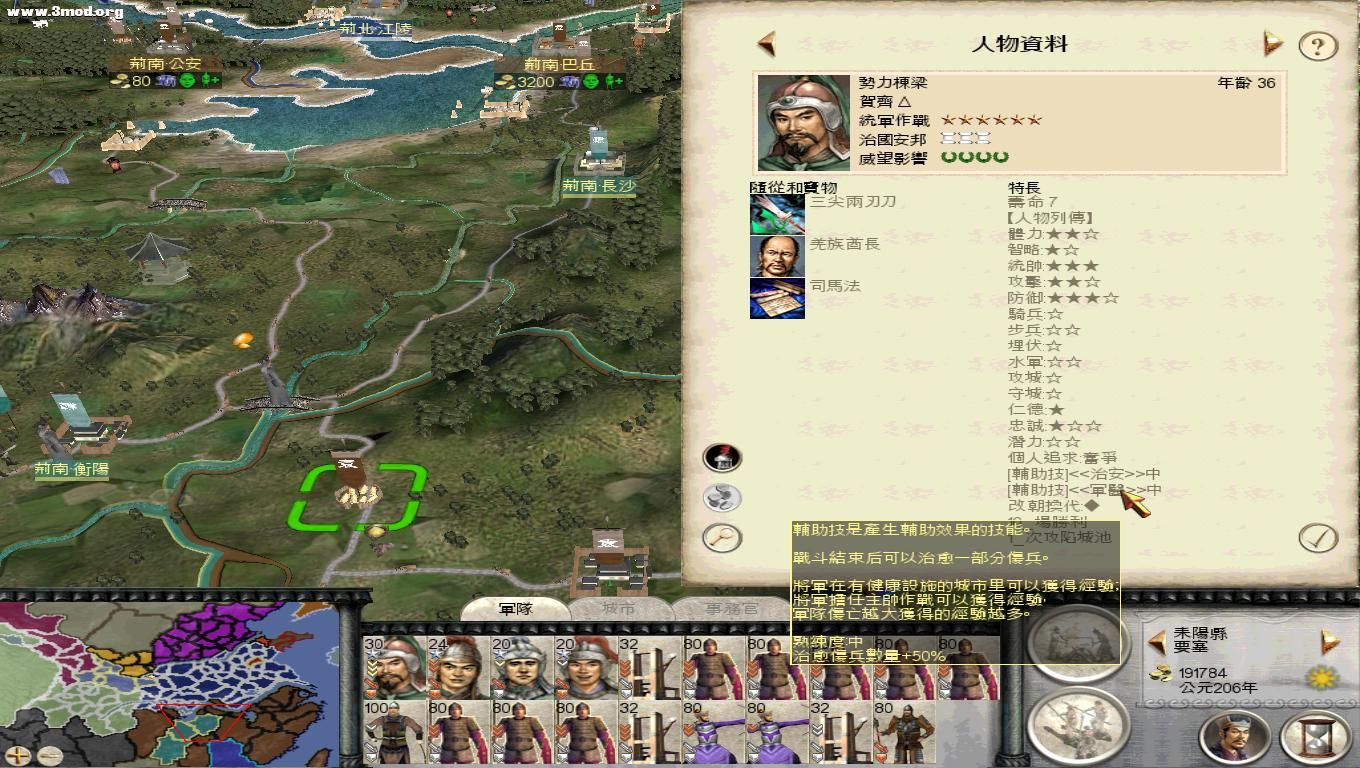Click the right arrow atop the character panel
This screenshot has height=768, width=1360.
[1272, 43]
